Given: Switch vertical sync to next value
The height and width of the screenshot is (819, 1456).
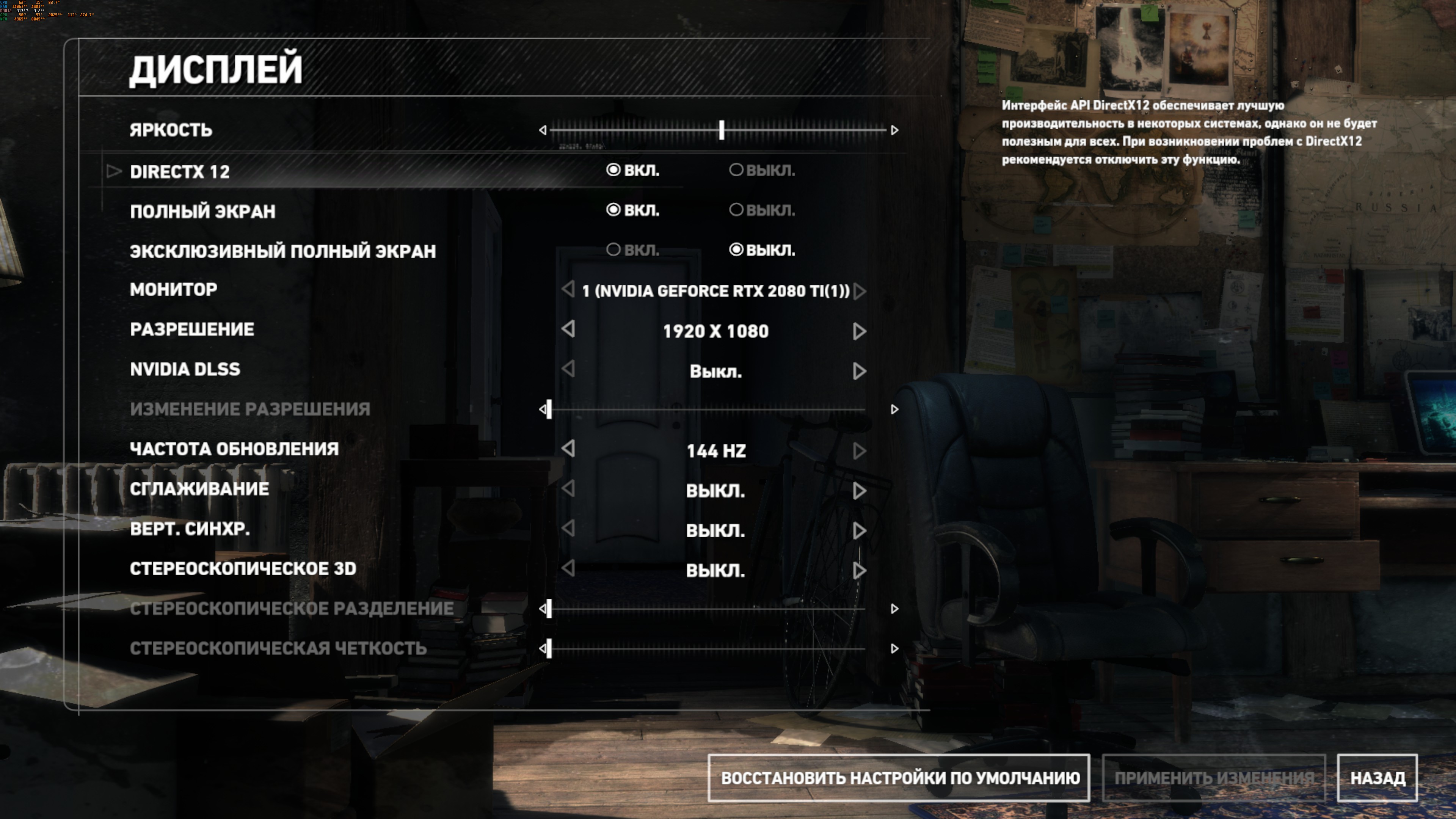Looking at the screenshot, I should tap(859, 530).
